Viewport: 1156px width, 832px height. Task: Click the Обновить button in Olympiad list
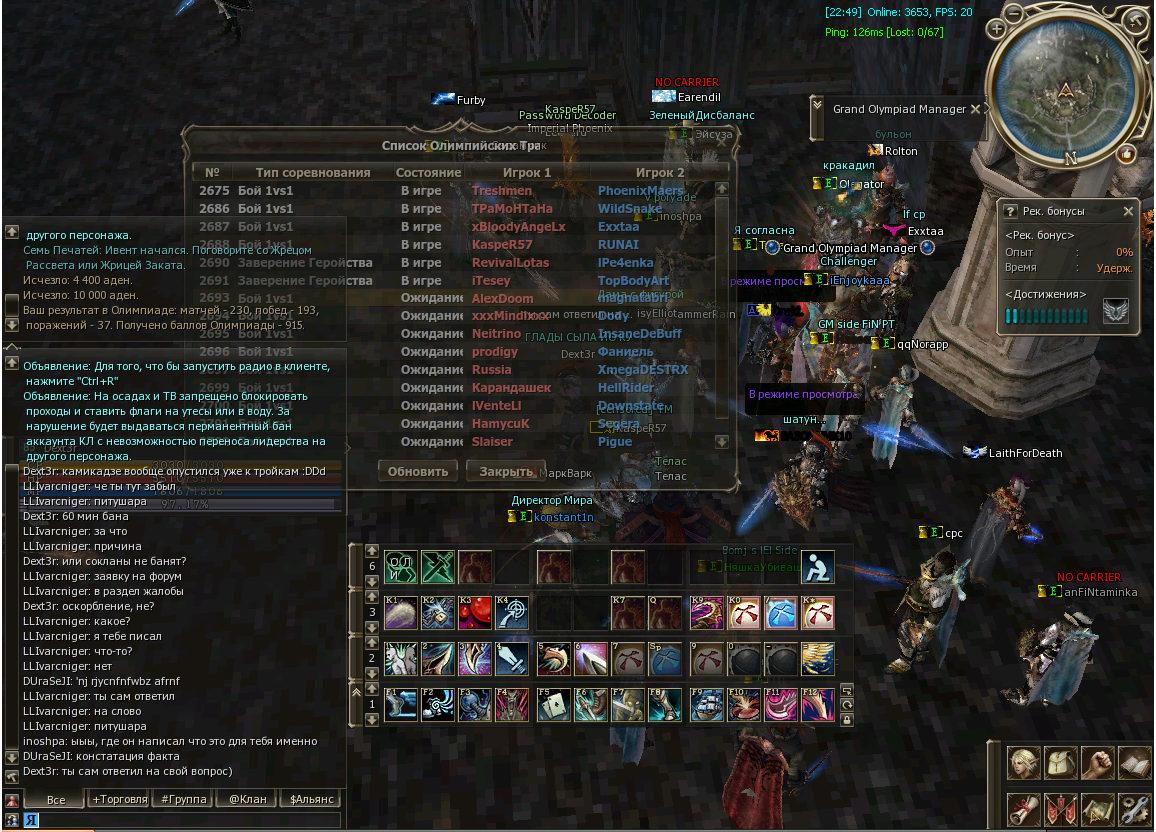418,471
